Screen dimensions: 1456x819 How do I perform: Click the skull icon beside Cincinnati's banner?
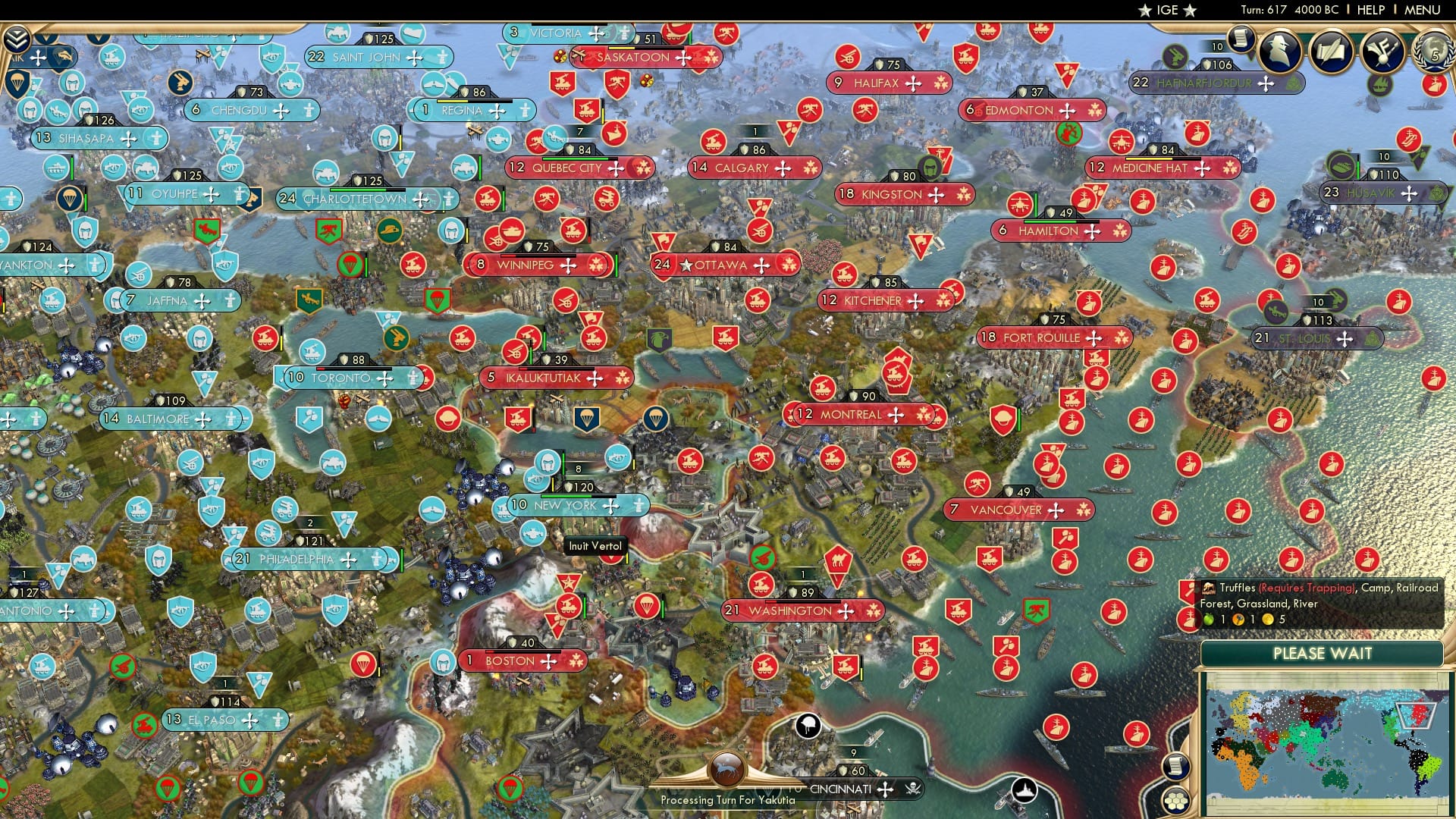(913, 789)
